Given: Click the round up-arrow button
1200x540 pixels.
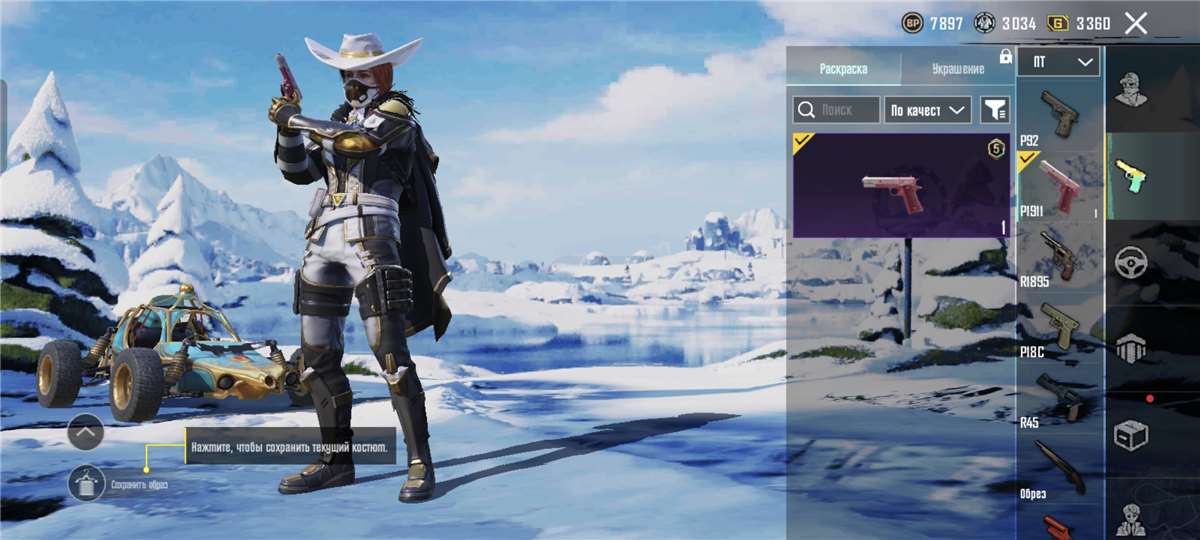Looking at the screenshot, I should (86, 432).
